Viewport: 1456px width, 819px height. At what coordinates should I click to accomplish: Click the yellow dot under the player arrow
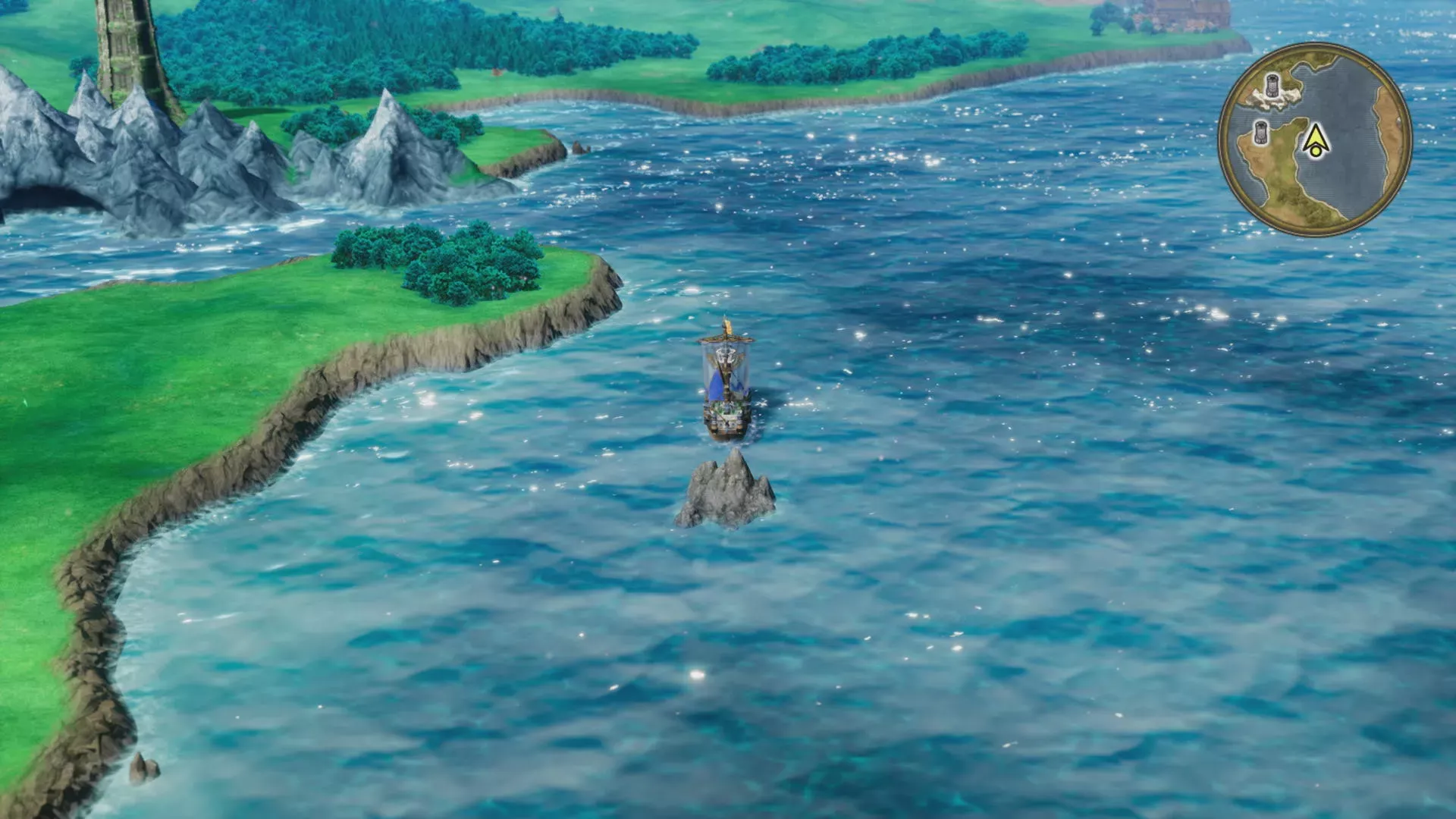1316,150
